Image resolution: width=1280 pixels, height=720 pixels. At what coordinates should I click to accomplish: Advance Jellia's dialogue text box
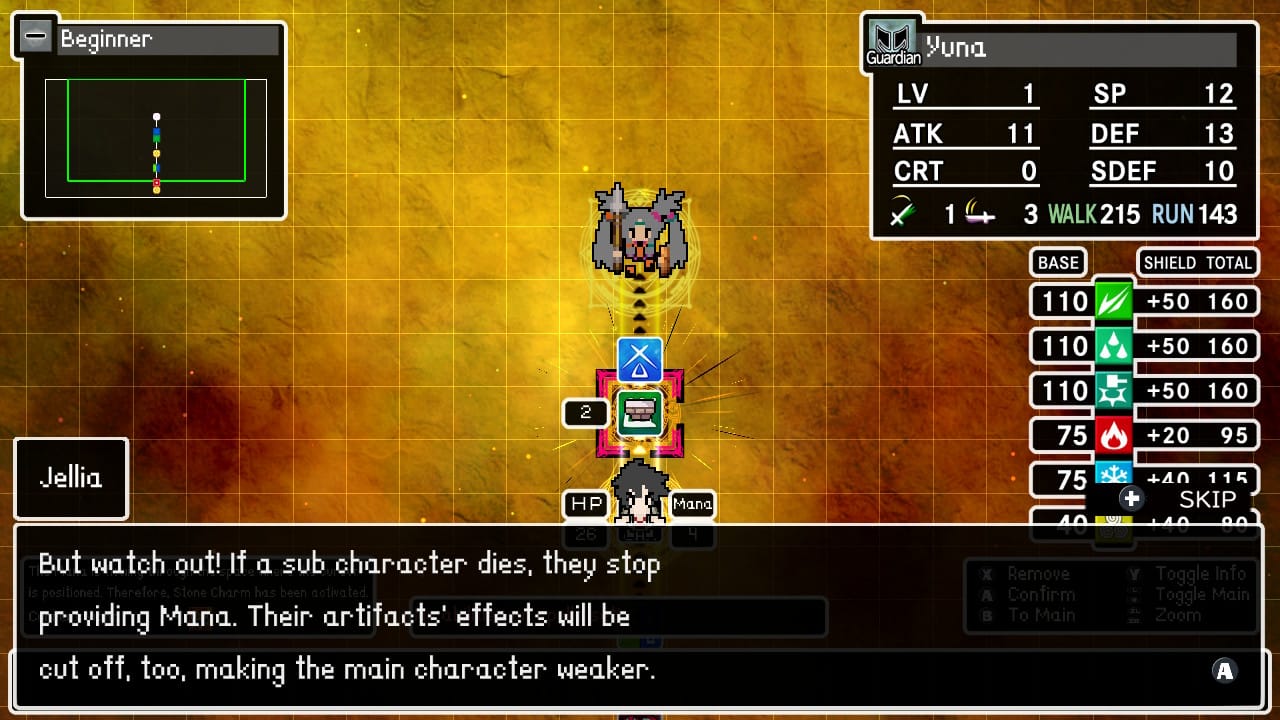click(1225, 671)
